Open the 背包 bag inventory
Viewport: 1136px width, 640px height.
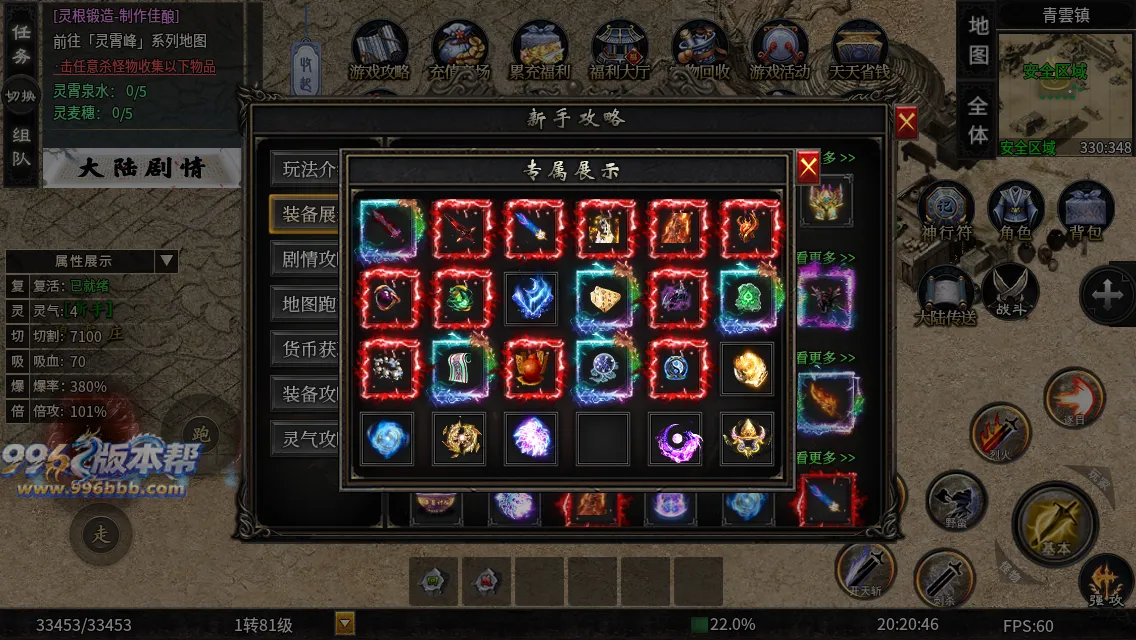point(1085,212)
